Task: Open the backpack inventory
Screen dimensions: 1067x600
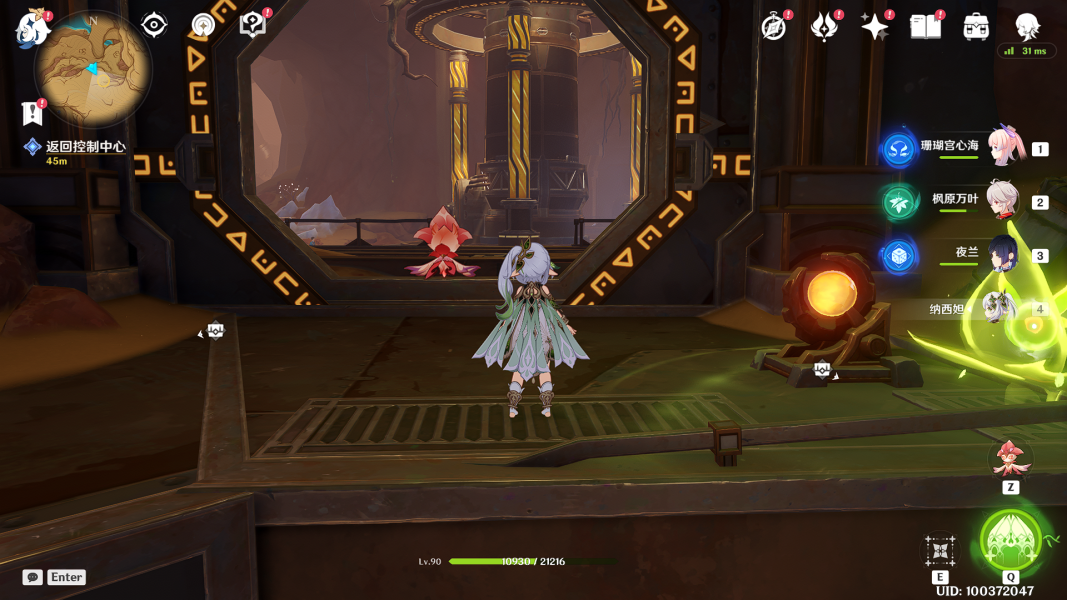Action: point(976,27)
